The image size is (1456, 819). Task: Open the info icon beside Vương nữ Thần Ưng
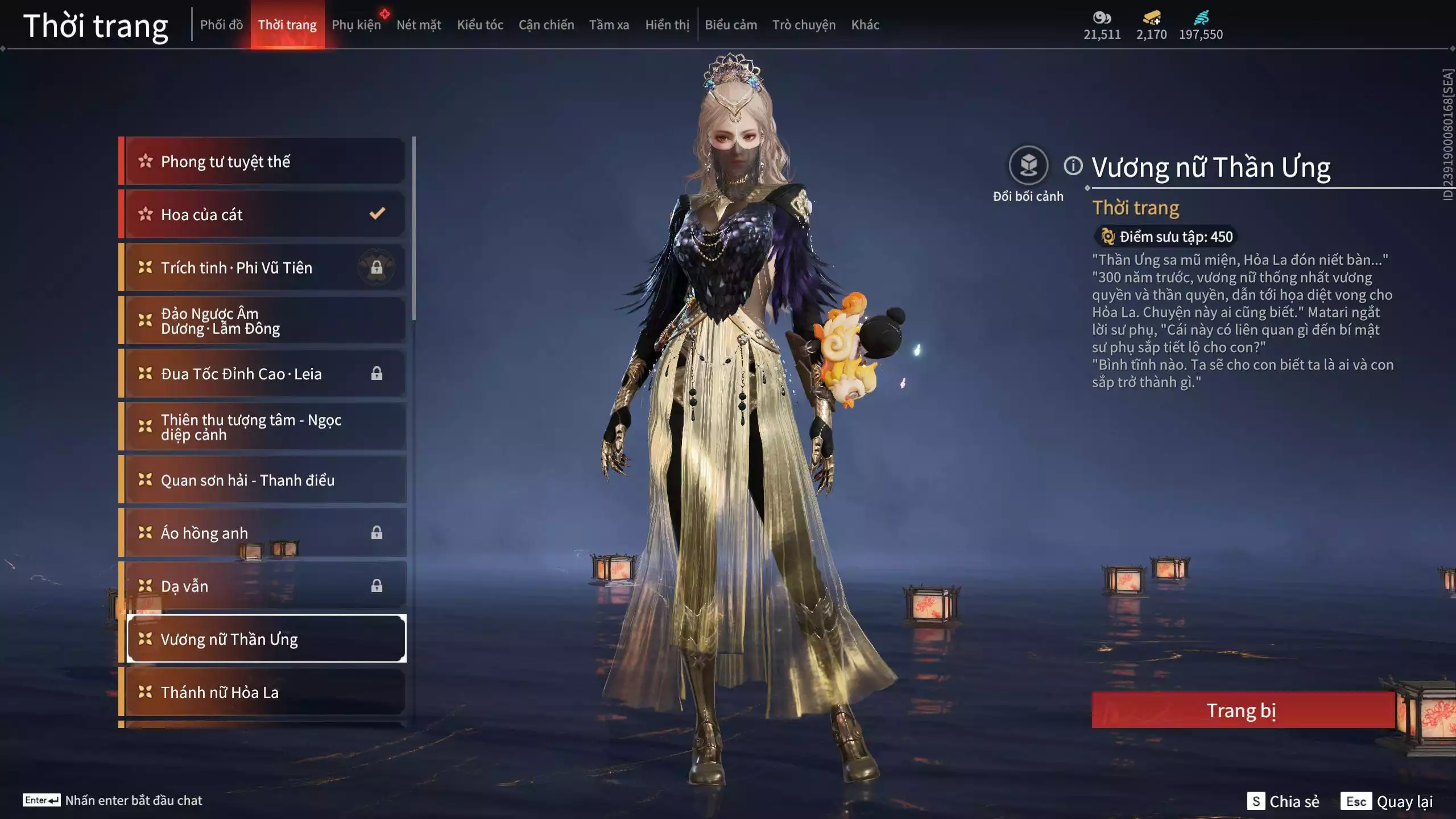tap(1073, 166)
